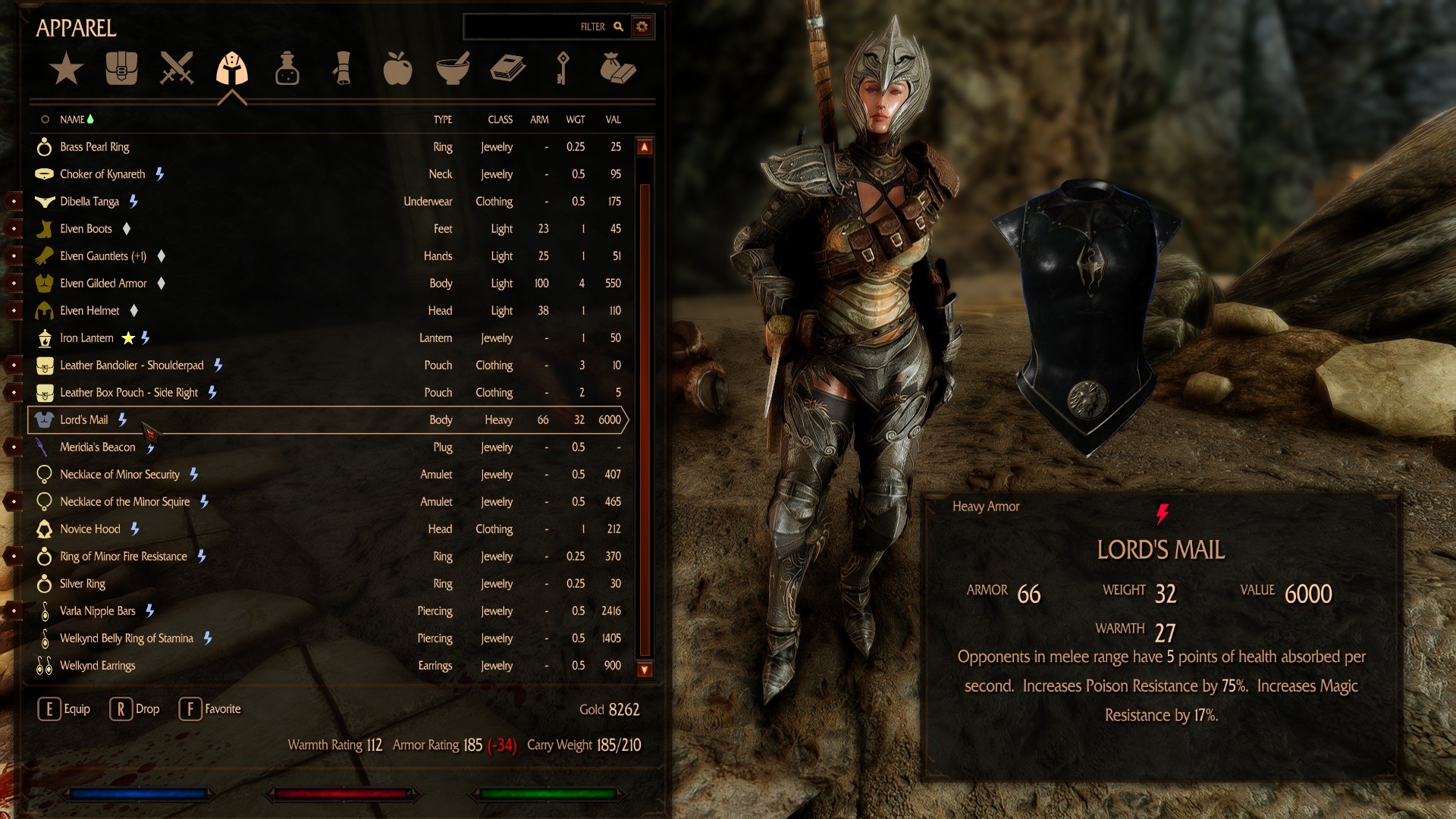Open the food apple category
This screenshot has height=819, width=1456.
pos(397,68)
